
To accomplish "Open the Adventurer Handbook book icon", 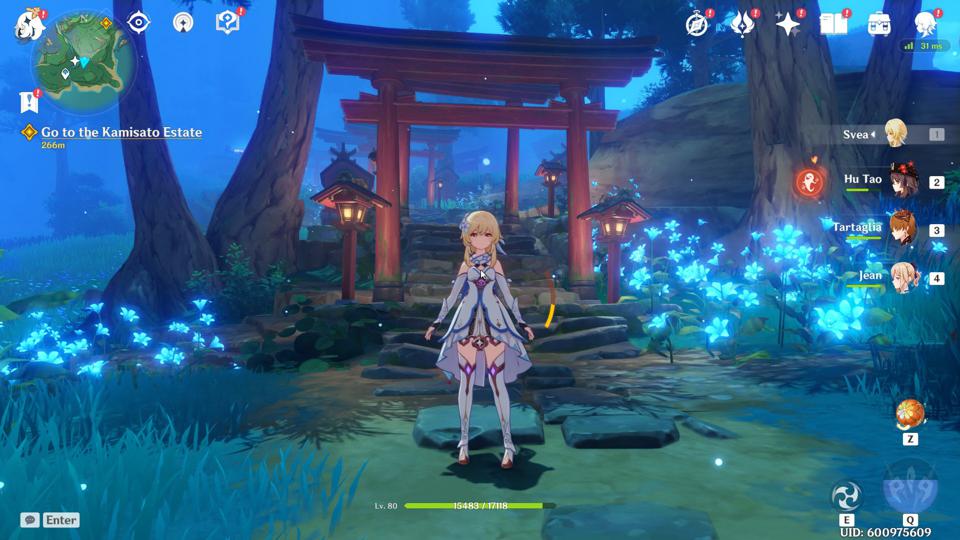I will point(833,24).
